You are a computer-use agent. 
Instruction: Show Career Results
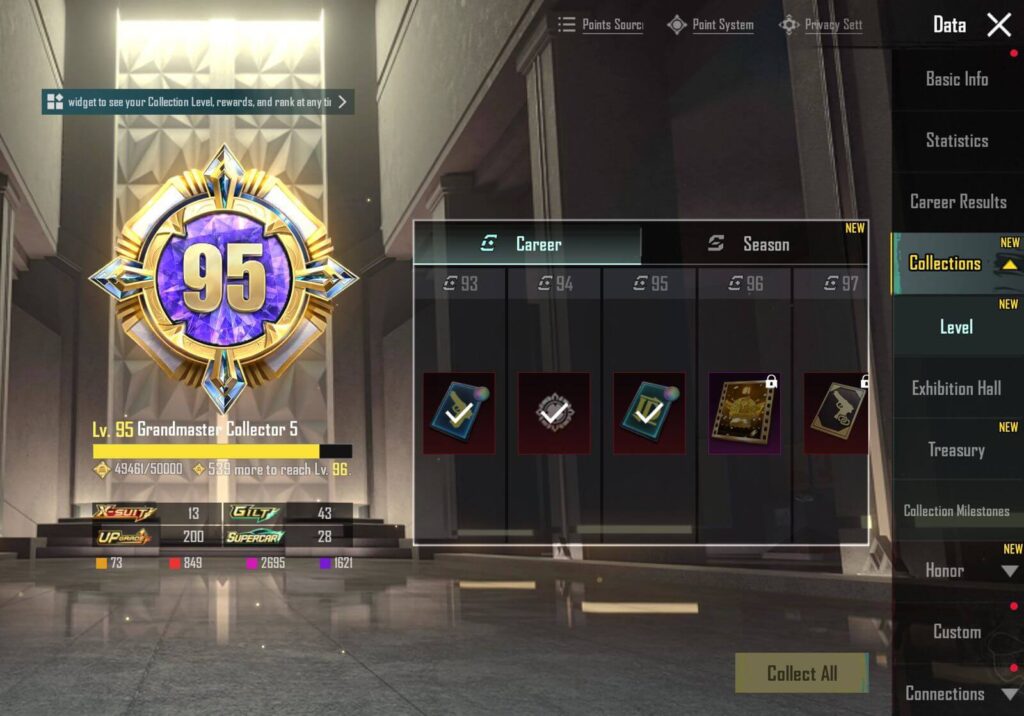957,202
